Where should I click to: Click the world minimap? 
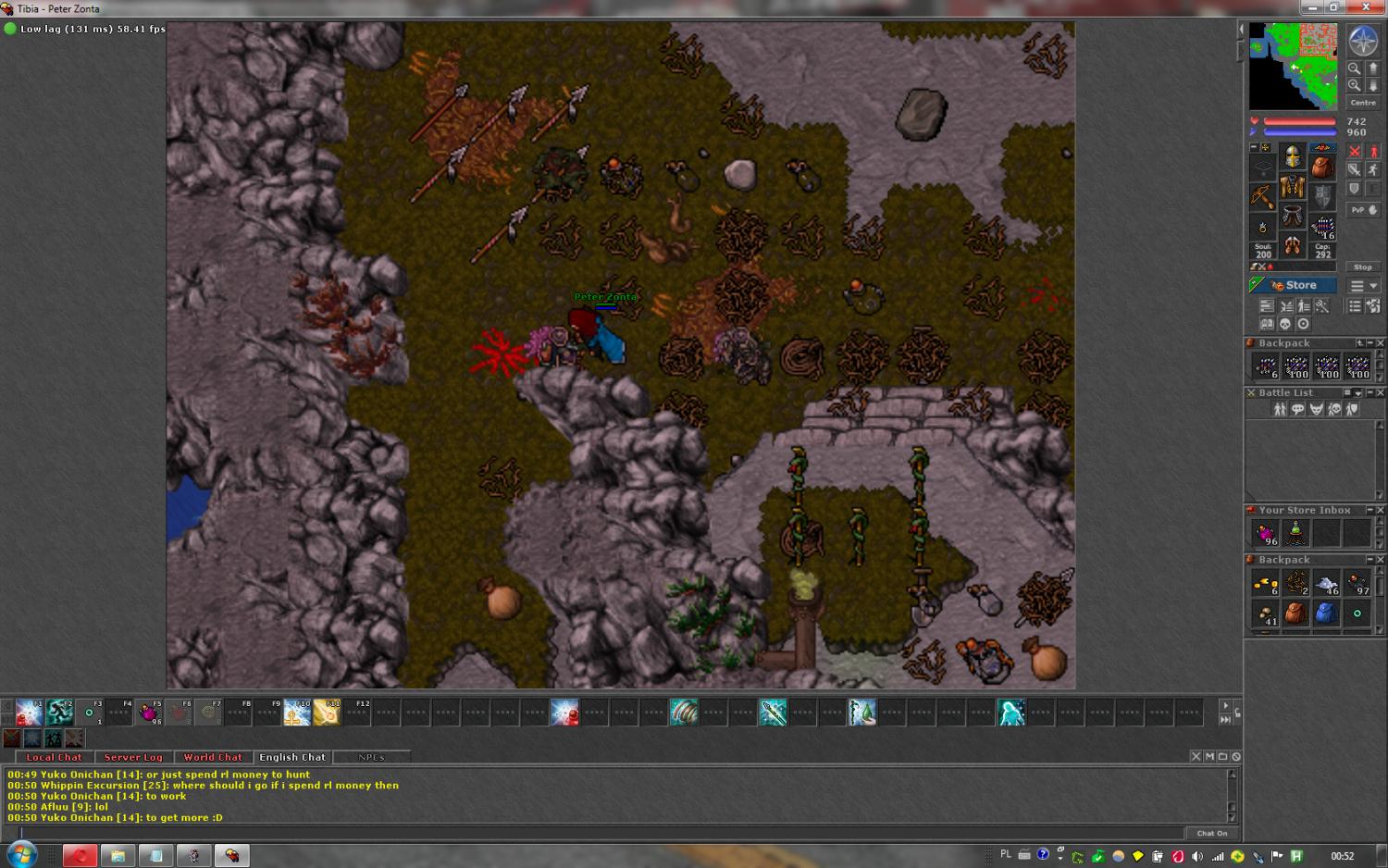pyautogui.click(x=1293, y=67)
